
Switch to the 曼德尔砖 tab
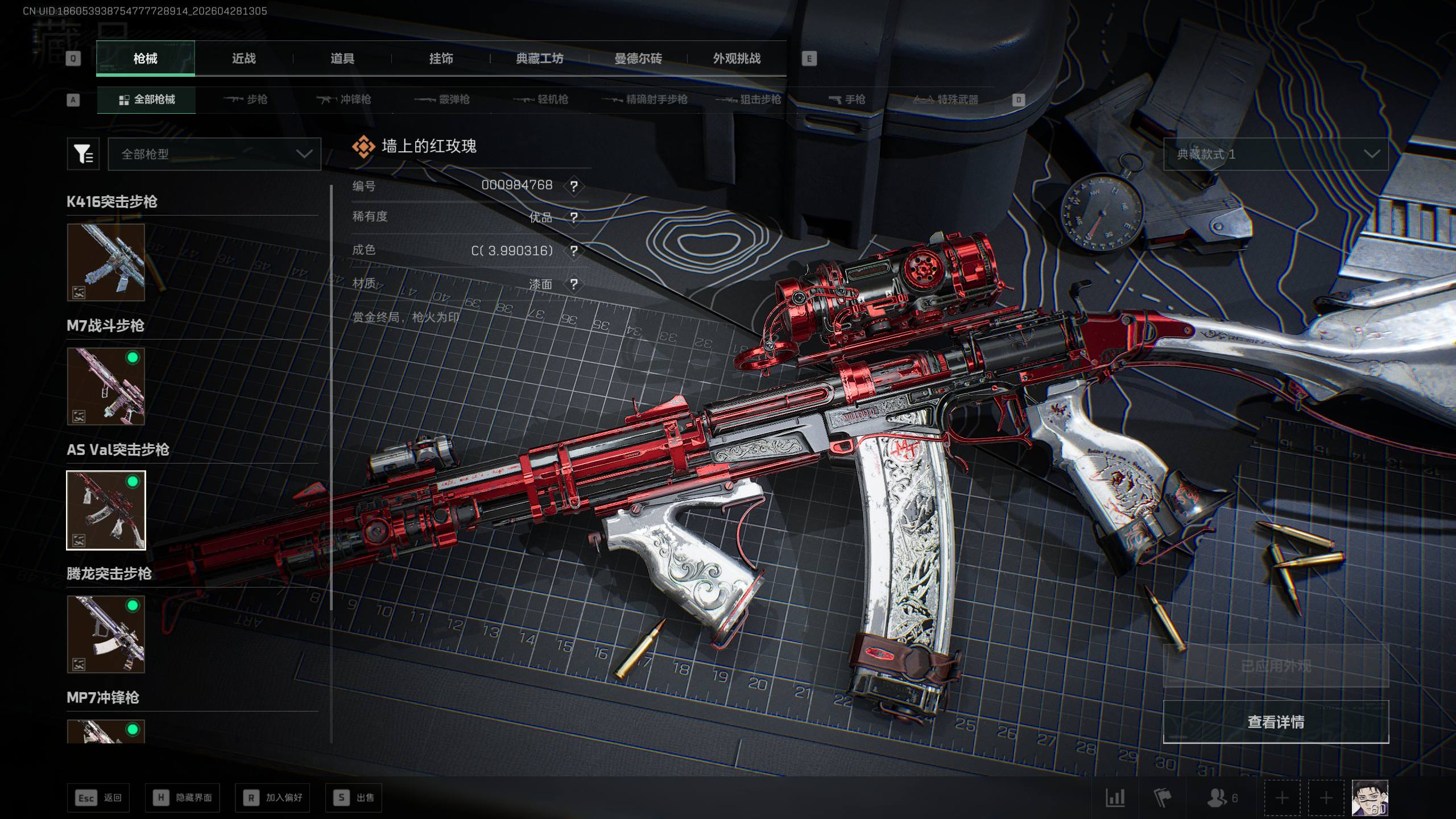638,59
